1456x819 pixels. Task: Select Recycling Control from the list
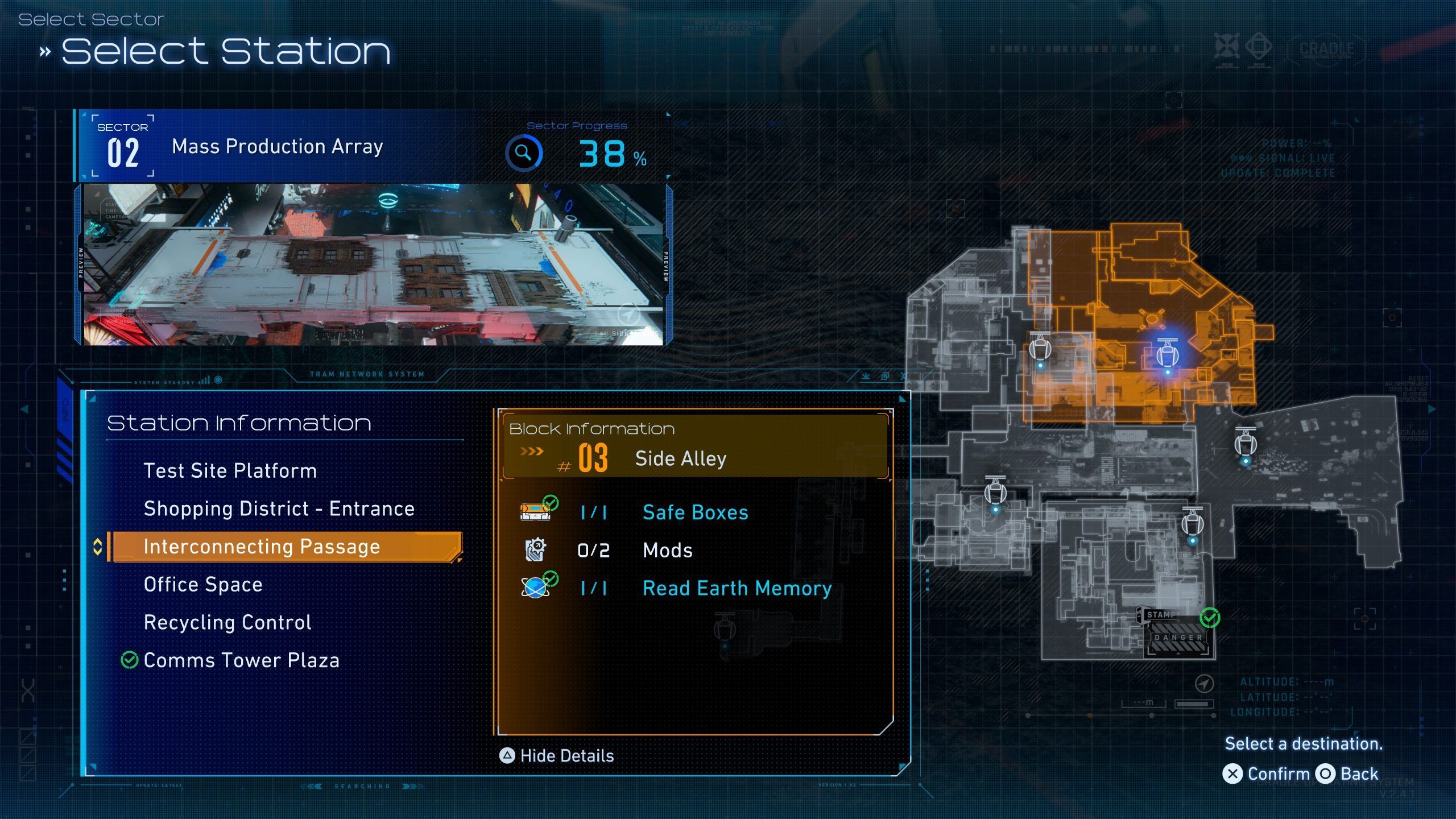227,622
